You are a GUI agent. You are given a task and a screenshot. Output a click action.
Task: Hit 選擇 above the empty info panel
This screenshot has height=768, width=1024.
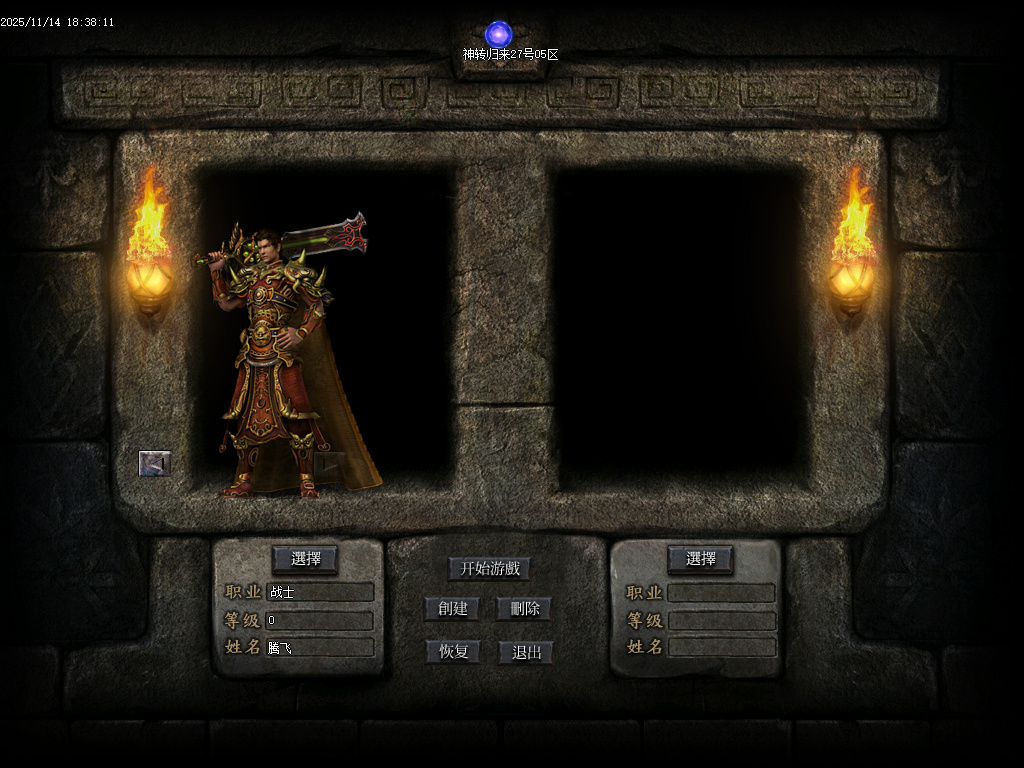point(700,559)
